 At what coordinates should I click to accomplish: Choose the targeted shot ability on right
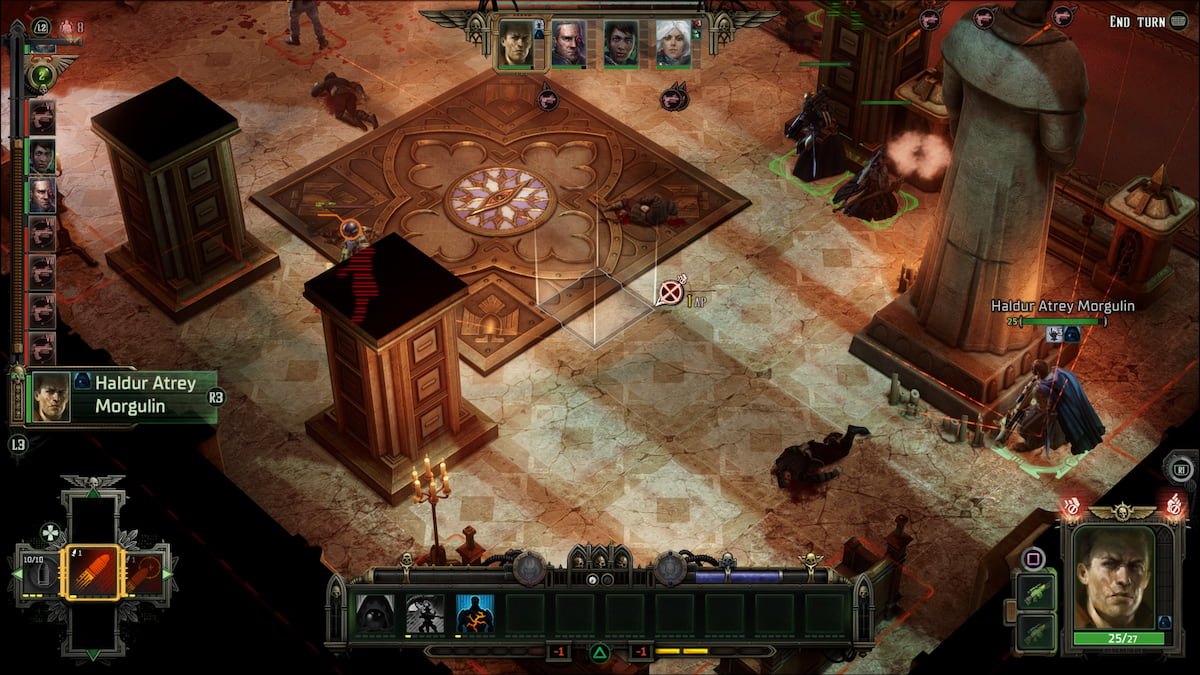(145, 573)
